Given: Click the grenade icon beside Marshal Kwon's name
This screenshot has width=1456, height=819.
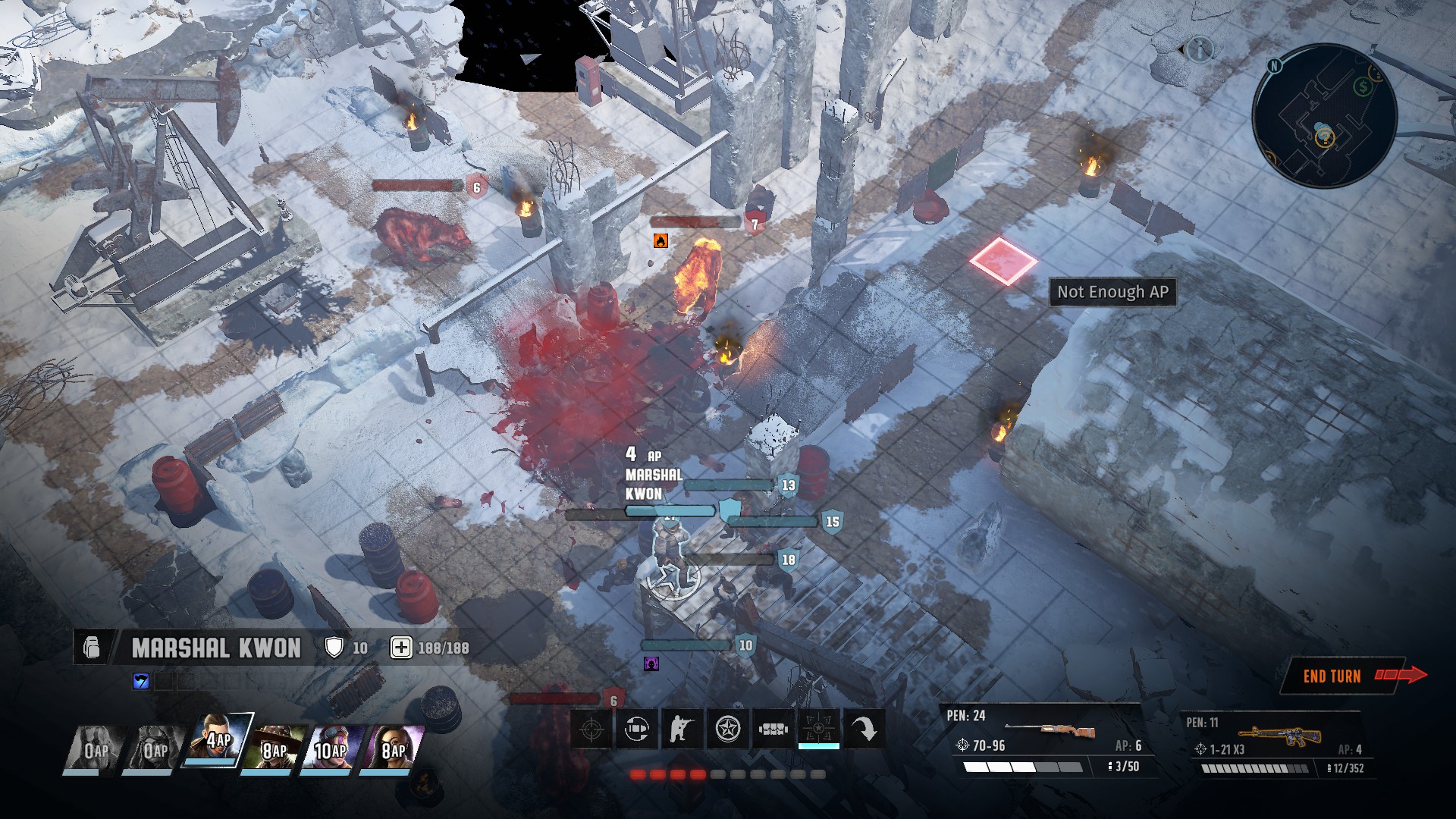Looking at the screenshot, I should [91, 648].
